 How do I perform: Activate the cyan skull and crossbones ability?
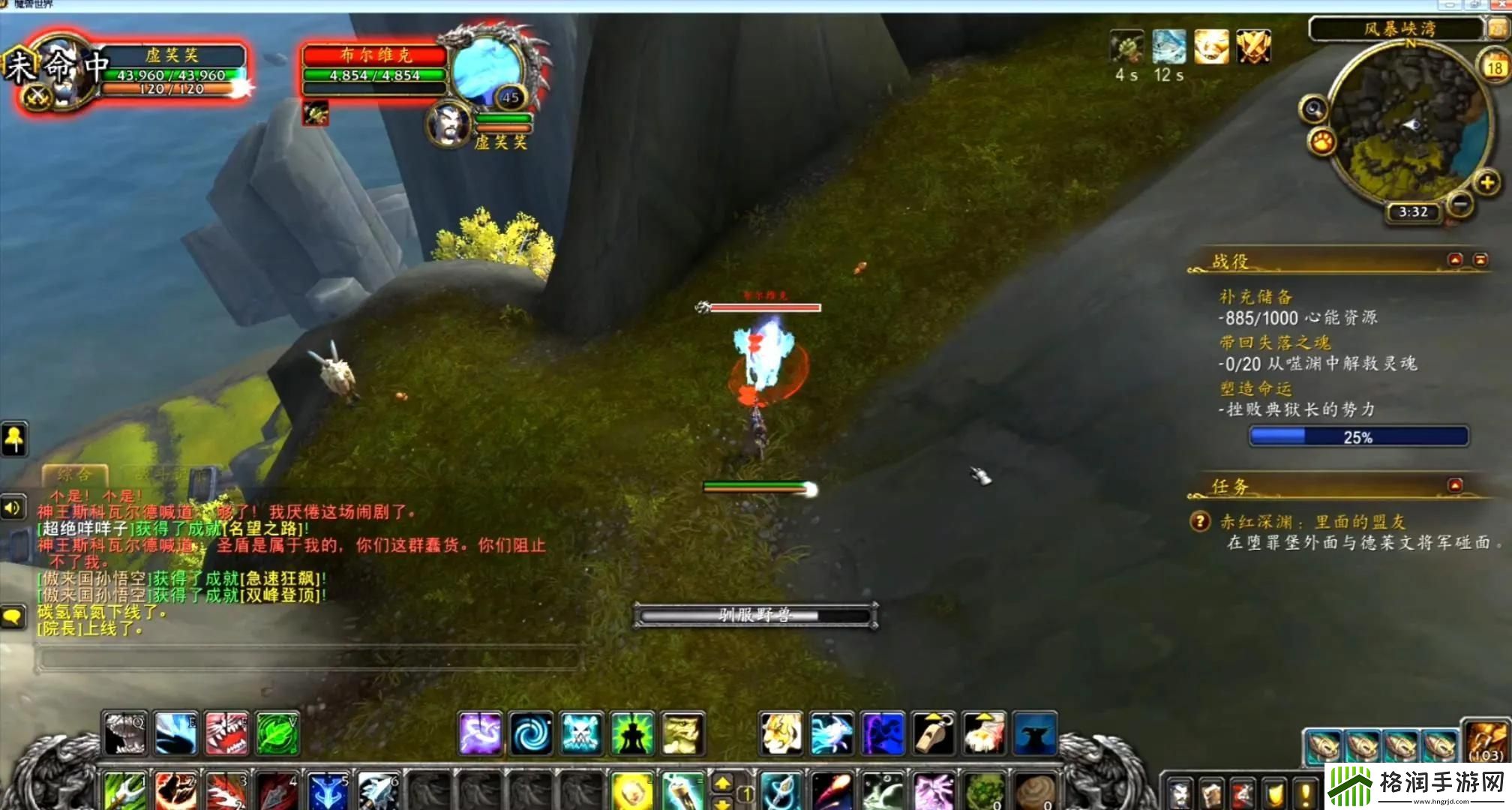coord(581,733)
